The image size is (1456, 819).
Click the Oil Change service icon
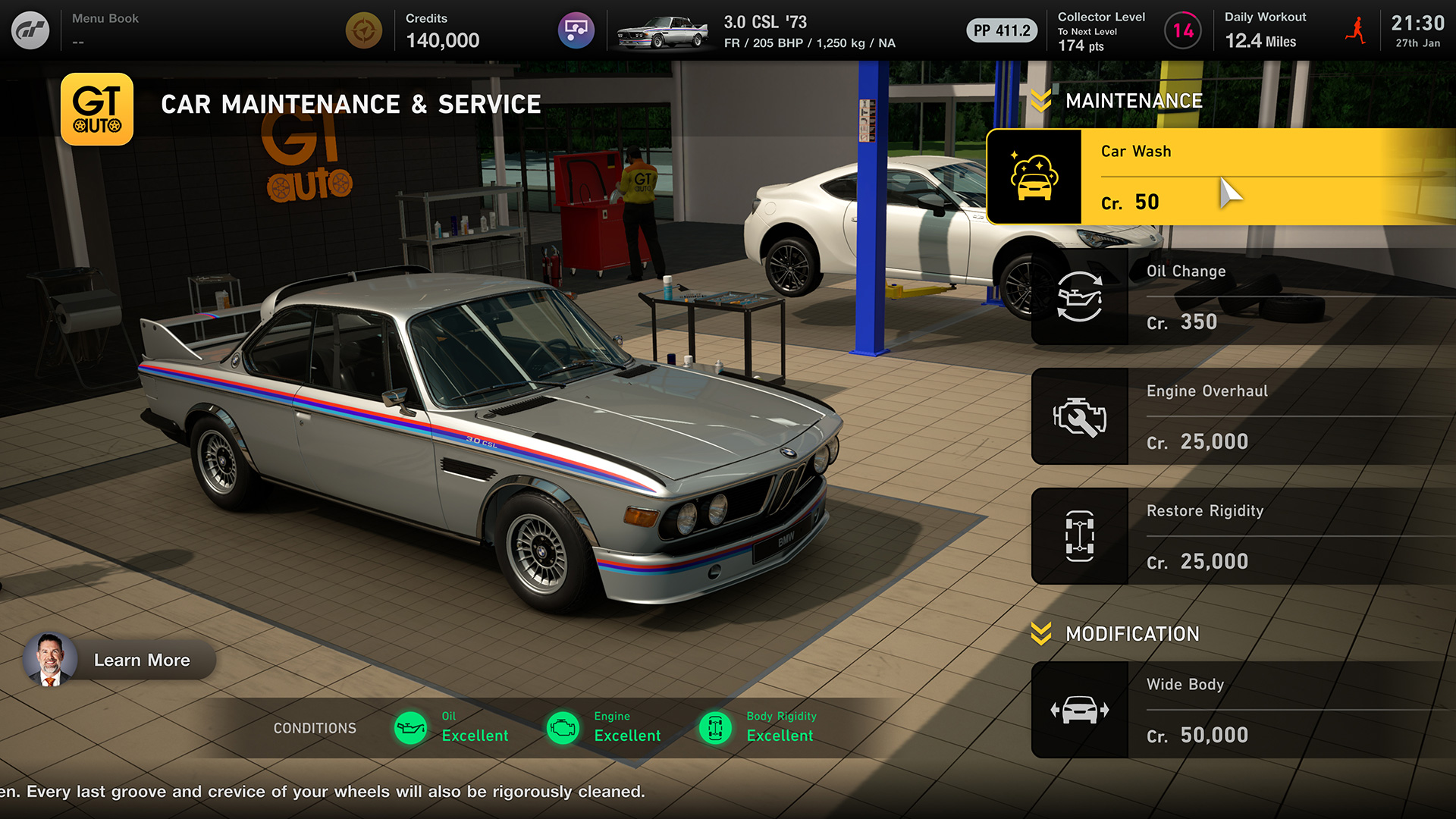coord(1080,296)
